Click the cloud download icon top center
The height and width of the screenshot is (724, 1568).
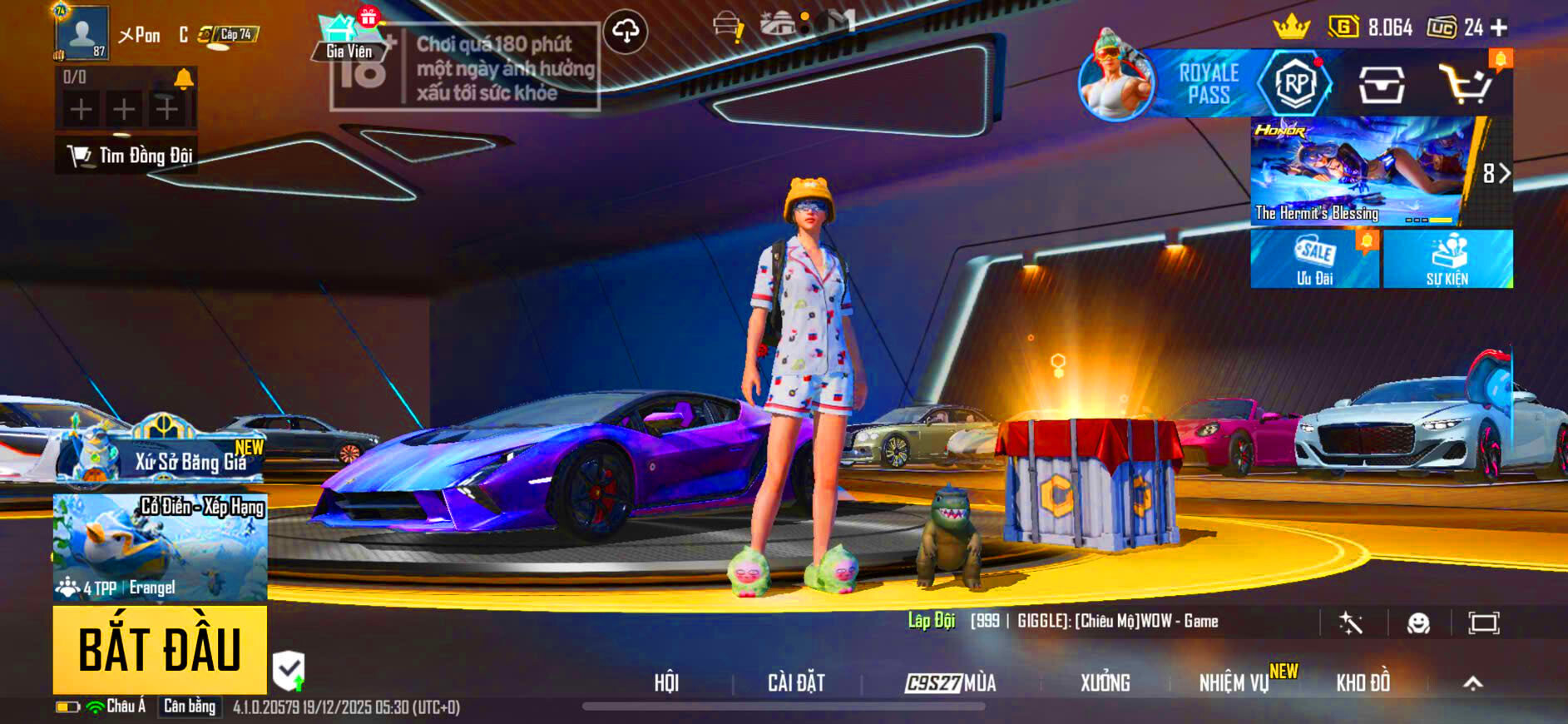pos(626,32)
